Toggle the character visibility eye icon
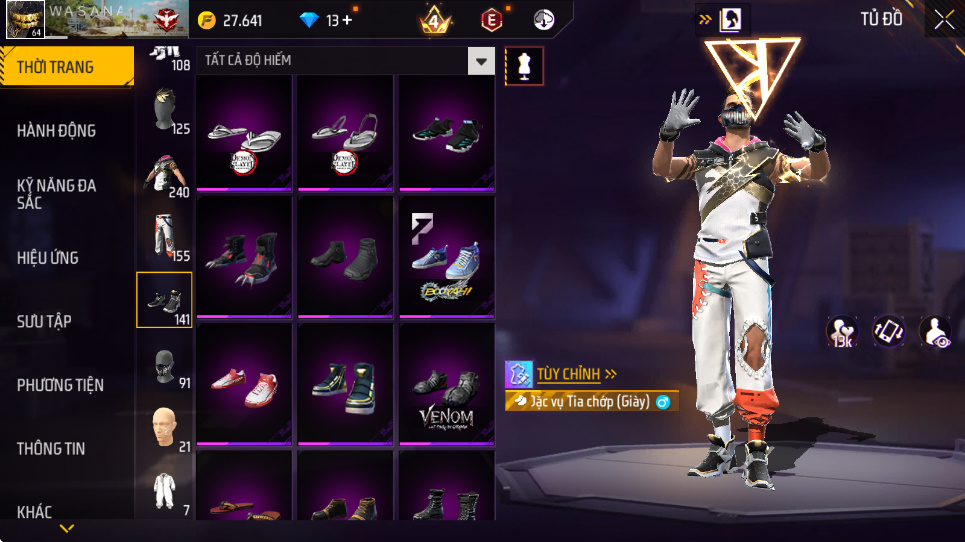The height and width of the screenshot is (542, 965). [935, 332]
